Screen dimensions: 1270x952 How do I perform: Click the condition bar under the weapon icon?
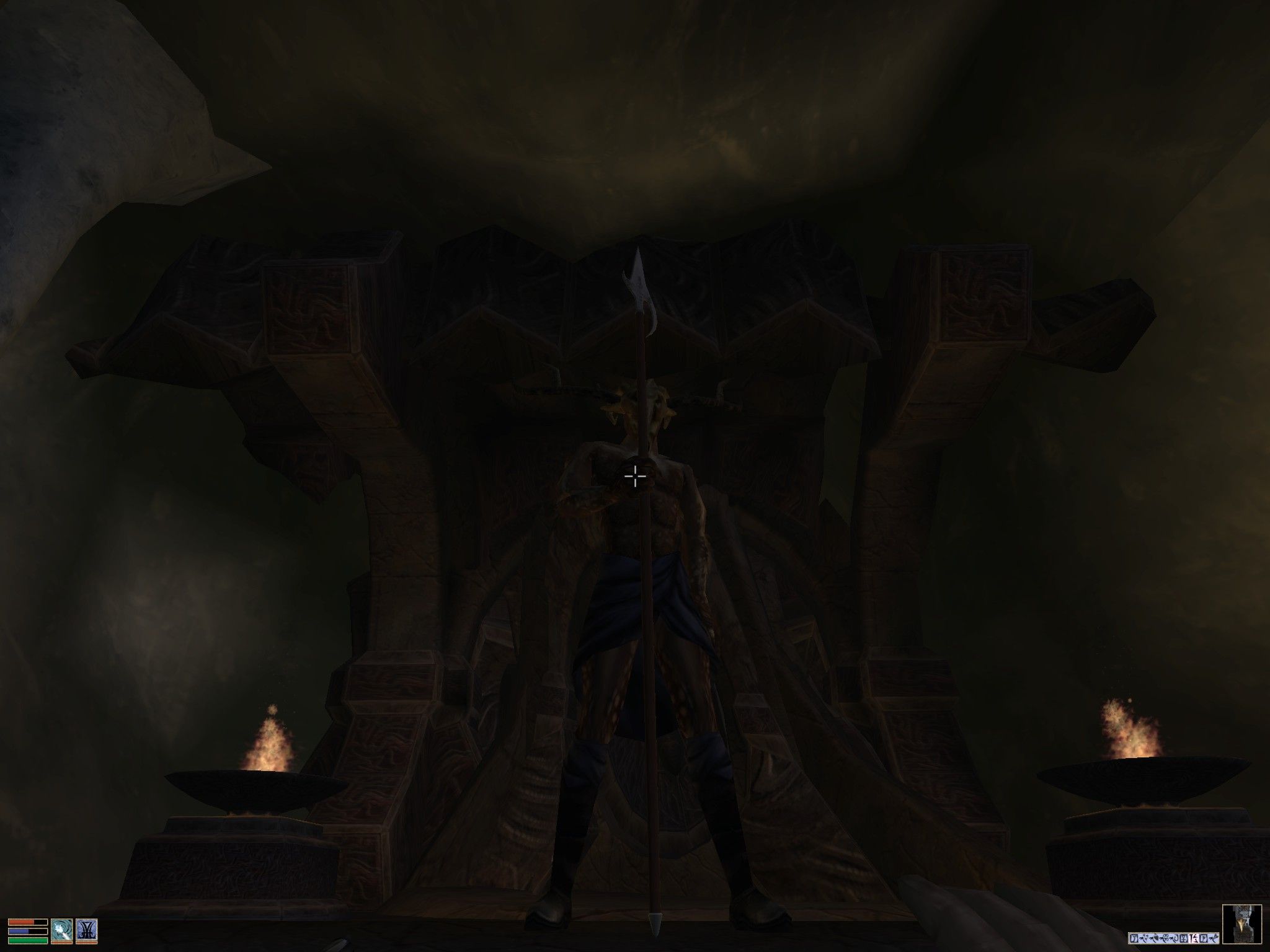click(88, 943)
